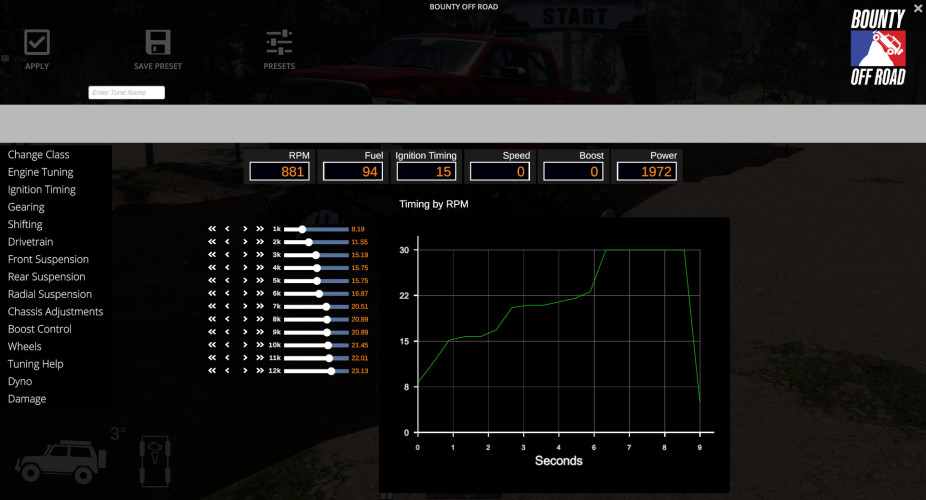Close the tuning screen with the X
The width and height of the screenshot is (926, 500).
pos(918,8)
